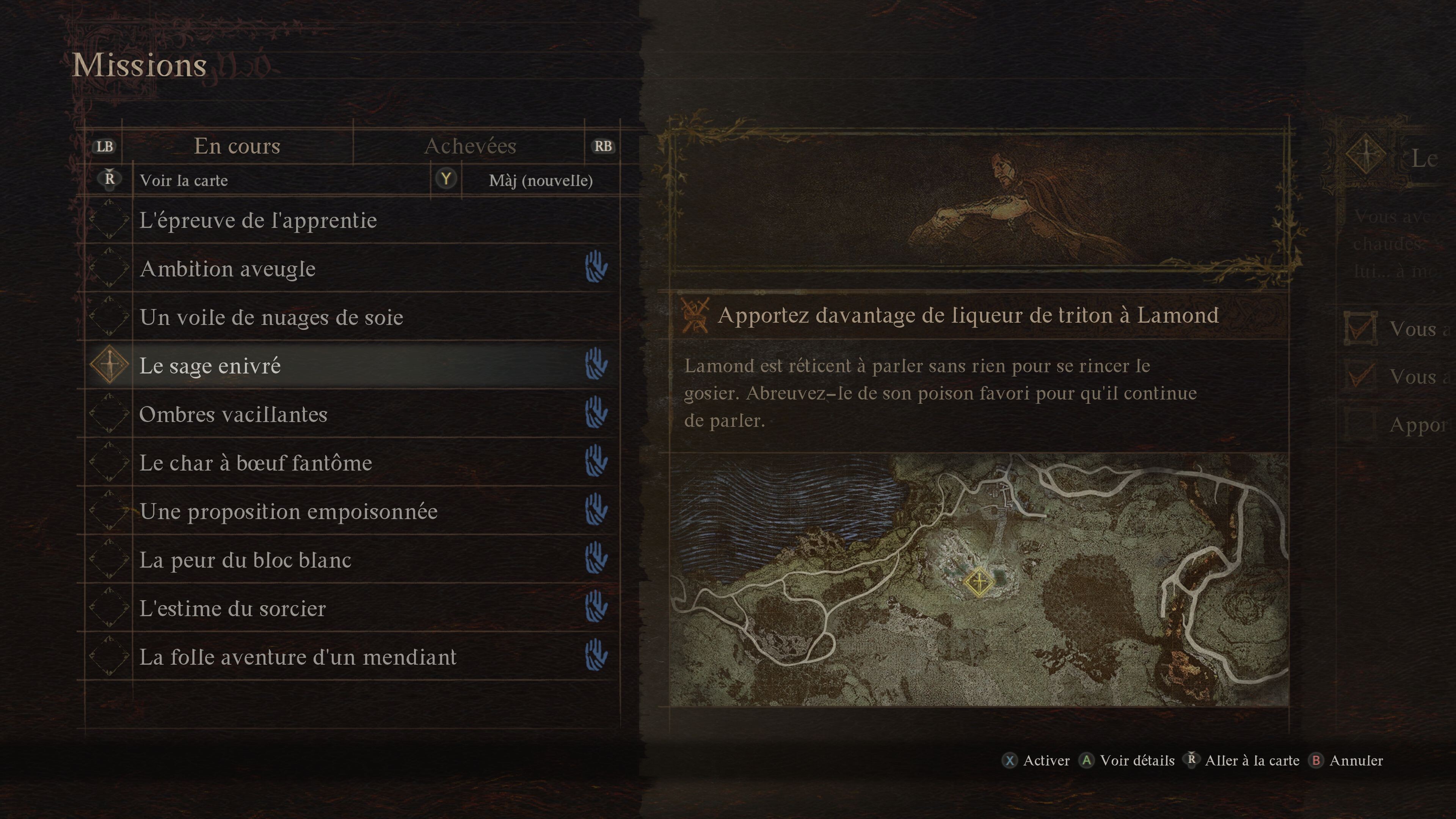Switch to the Achevées tab
The height and width of the screenshot is (819, 1456).
(x=470, y=146)
